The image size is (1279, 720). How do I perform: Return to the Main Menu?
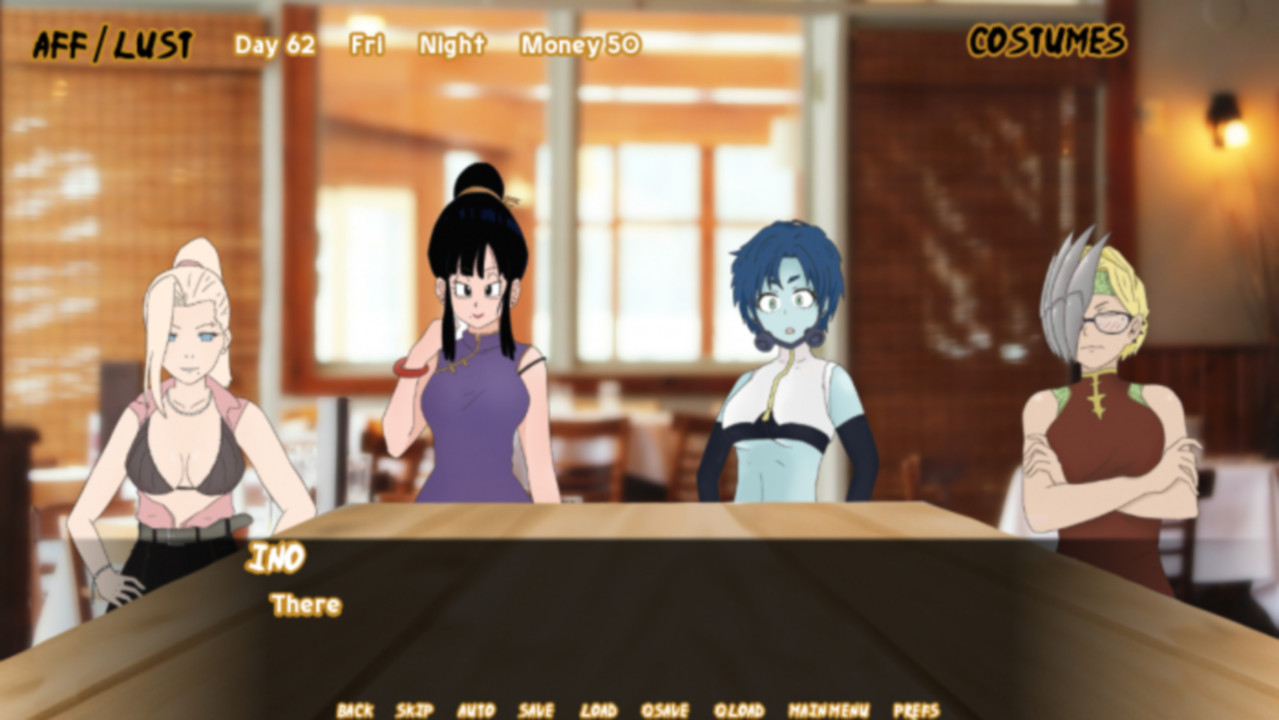(x=828, y=710)
